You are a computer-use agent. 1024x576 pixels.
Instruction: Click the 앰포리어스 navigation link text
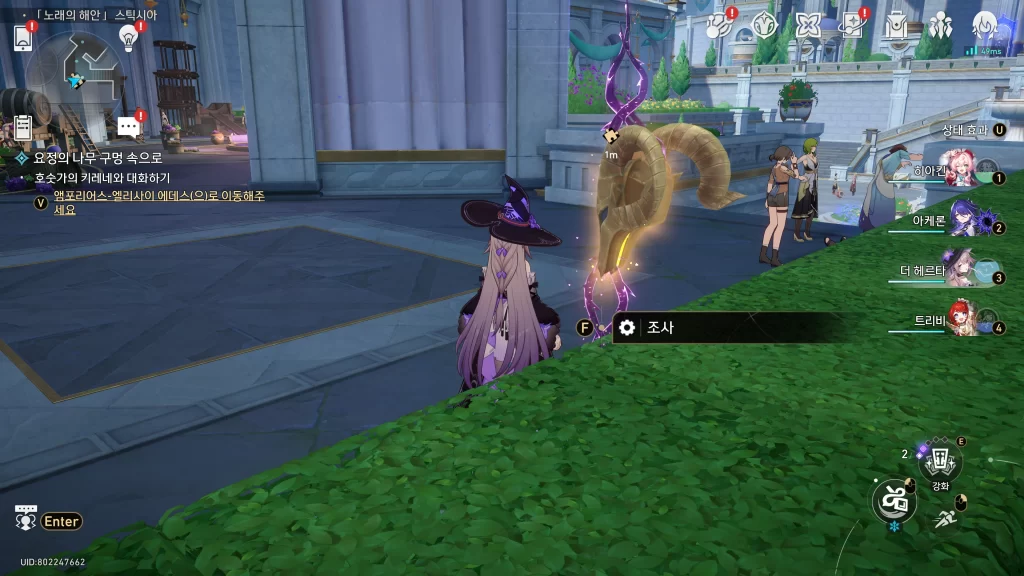[158, 196]
